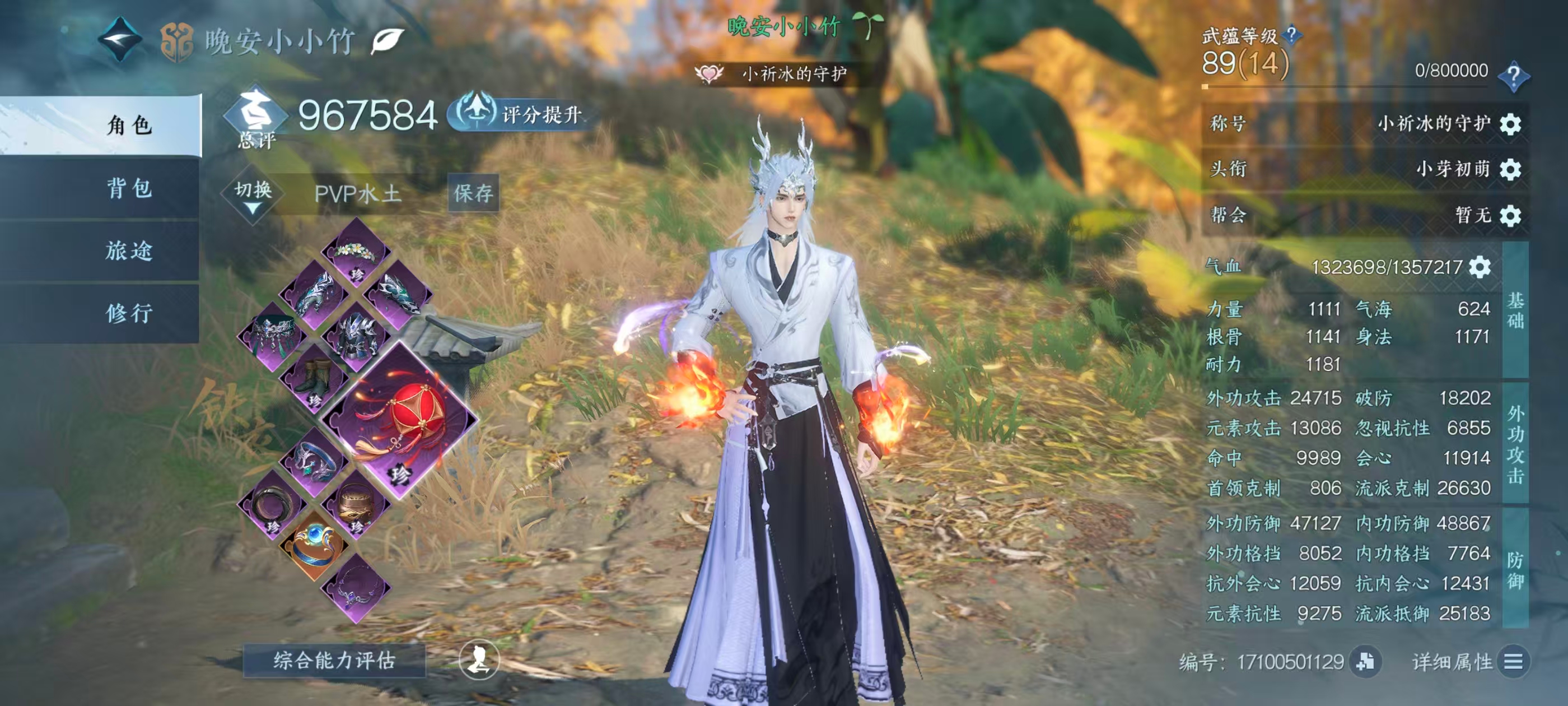Change 头衔 via its gear icon
Screen dimensions: 1568x706
click(1510, 169)
